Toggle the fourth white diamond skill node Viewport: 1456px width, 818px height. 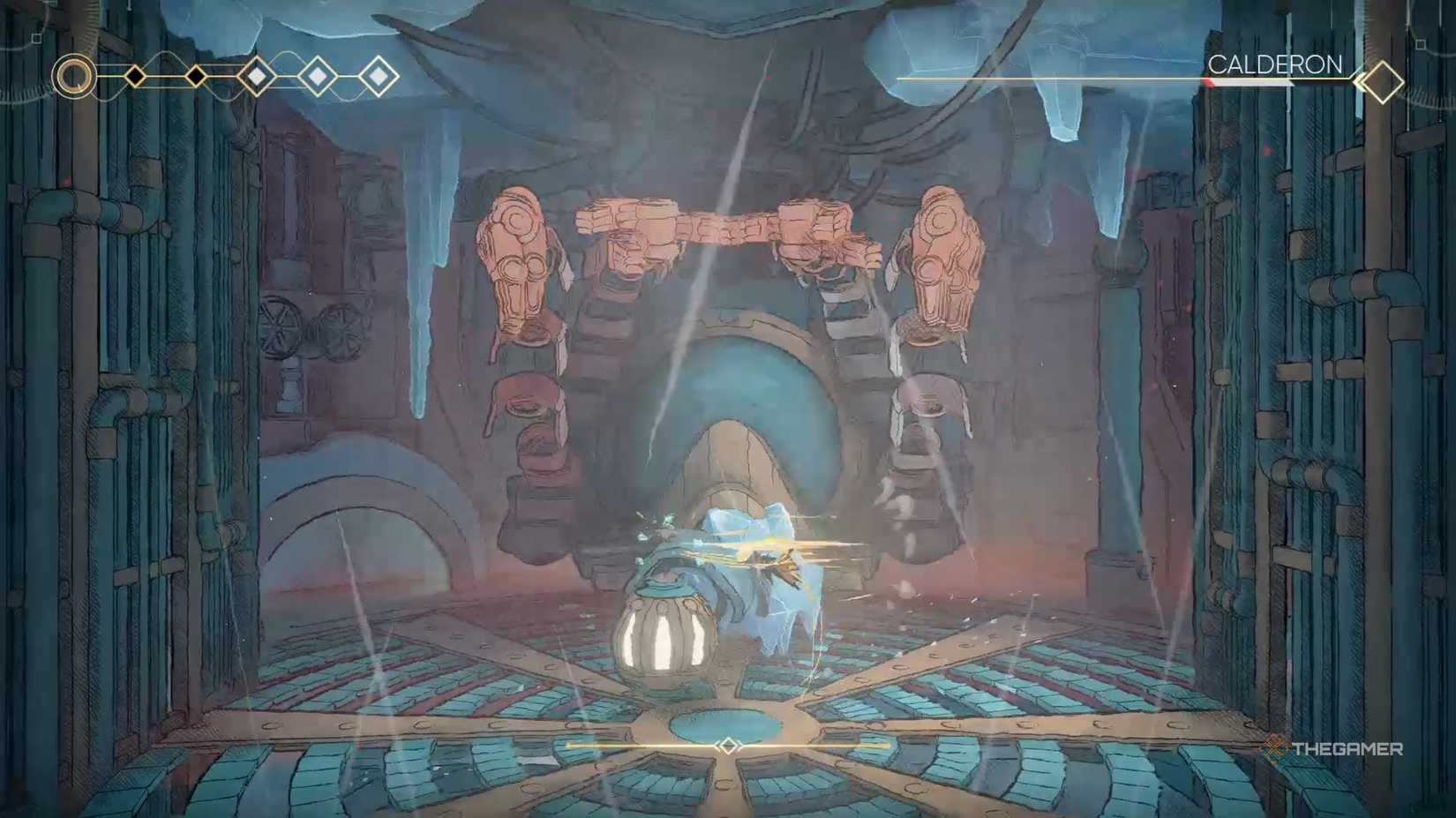(x=316, y=75)
